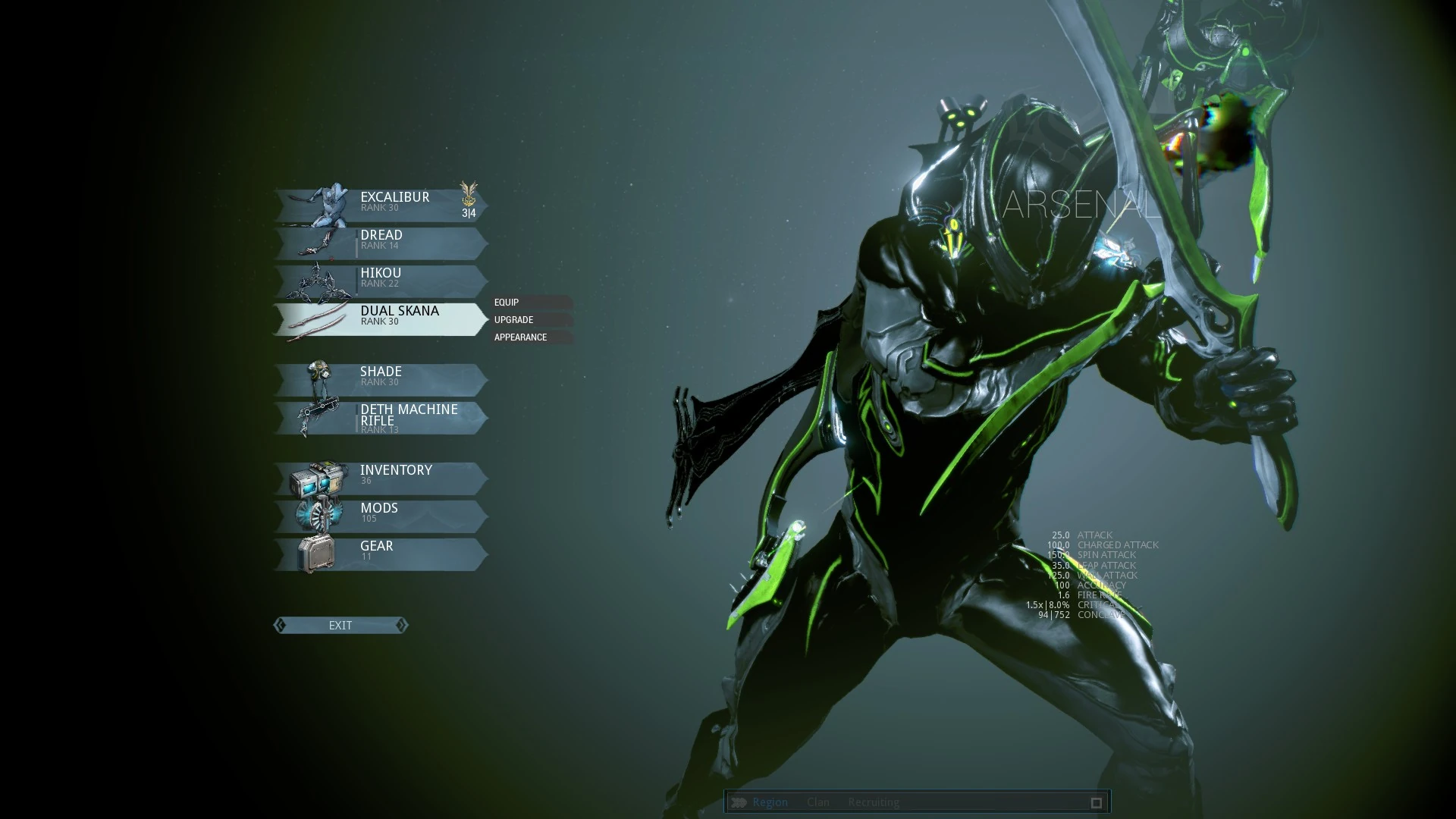1456x819 pixels.
Task: Exit the Arsenal screen
Action: point(340,625)
